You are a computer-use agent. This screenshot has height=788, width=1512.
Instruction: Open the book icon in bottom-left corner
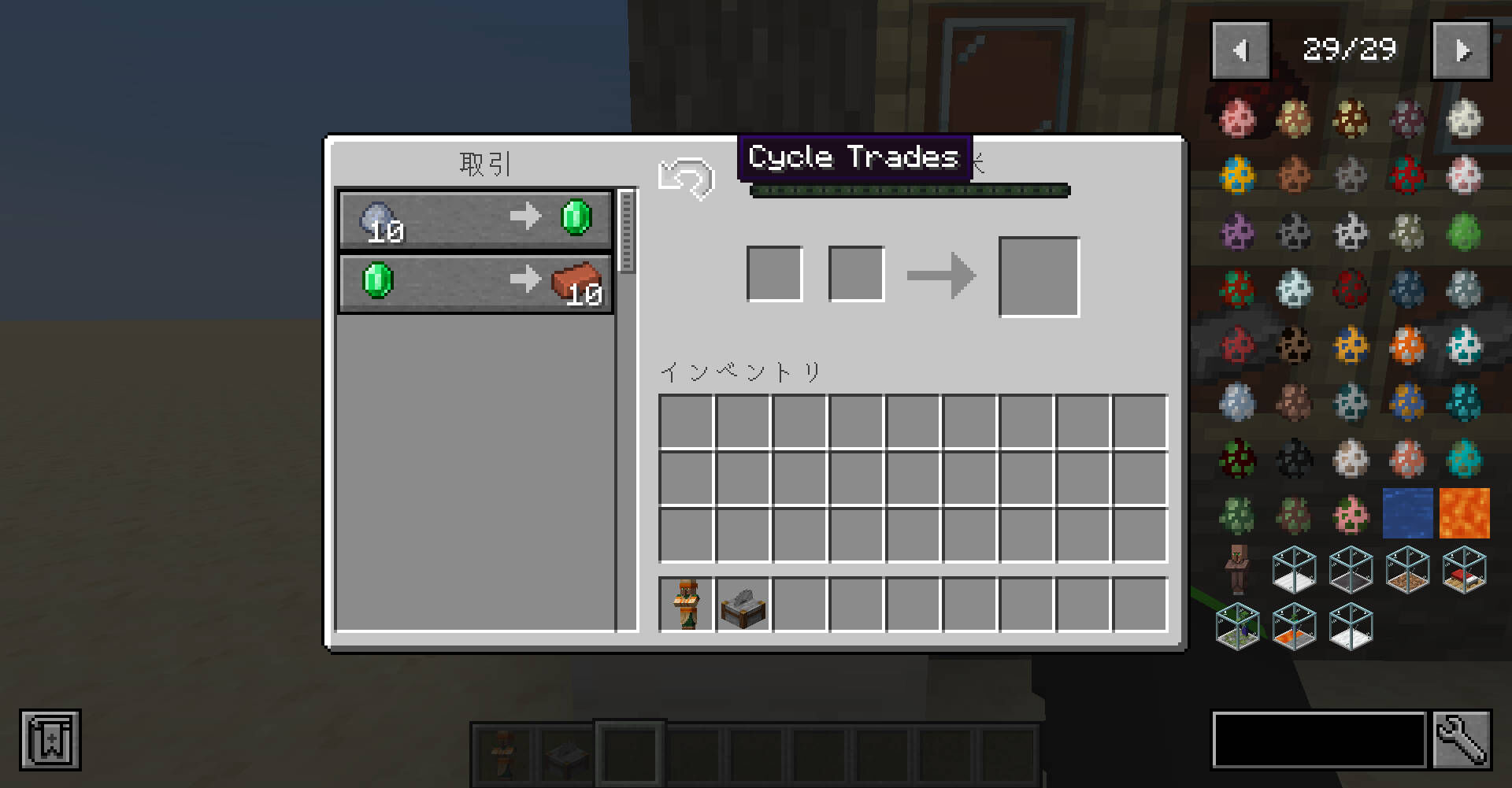(51, 740)
